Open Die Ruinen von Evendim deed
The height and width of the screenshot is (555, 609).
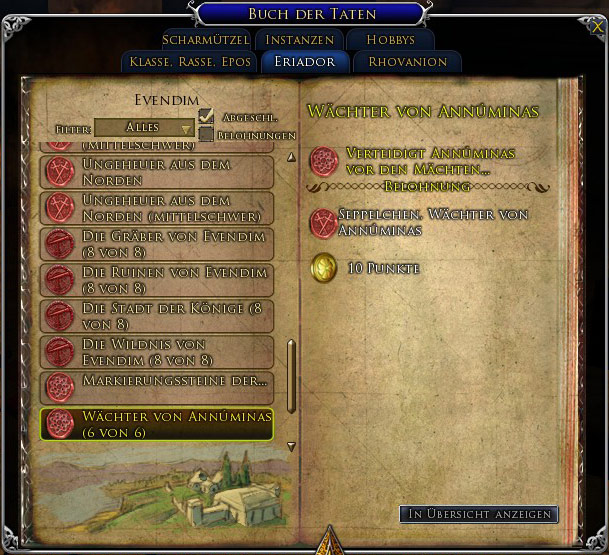coord(159,280)
